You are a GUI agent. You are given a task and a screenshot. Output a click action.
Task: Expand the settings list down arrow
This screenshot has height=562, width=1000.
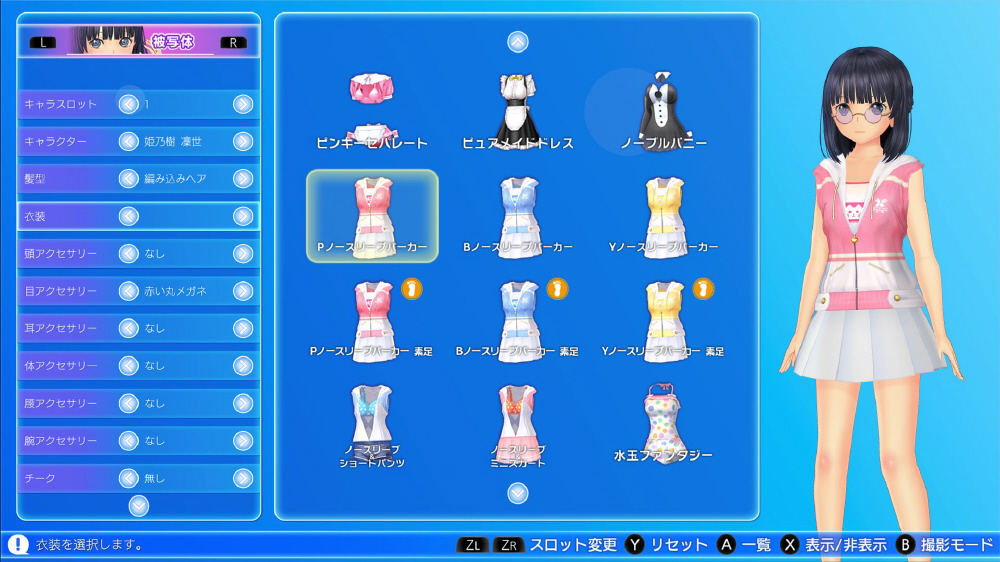coord(139,505)
